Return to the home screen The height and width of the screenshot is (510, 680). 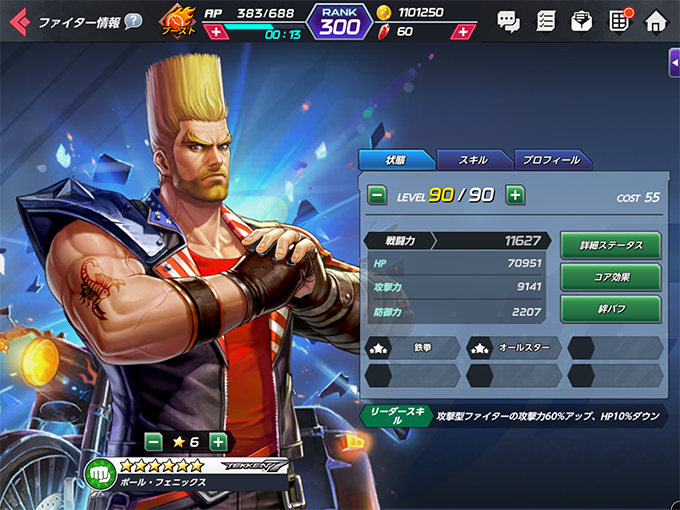pos(656,20)
